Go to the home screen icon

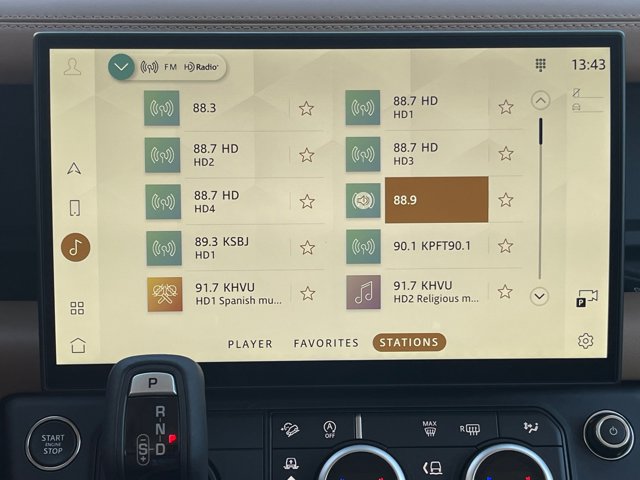[78, 345]
